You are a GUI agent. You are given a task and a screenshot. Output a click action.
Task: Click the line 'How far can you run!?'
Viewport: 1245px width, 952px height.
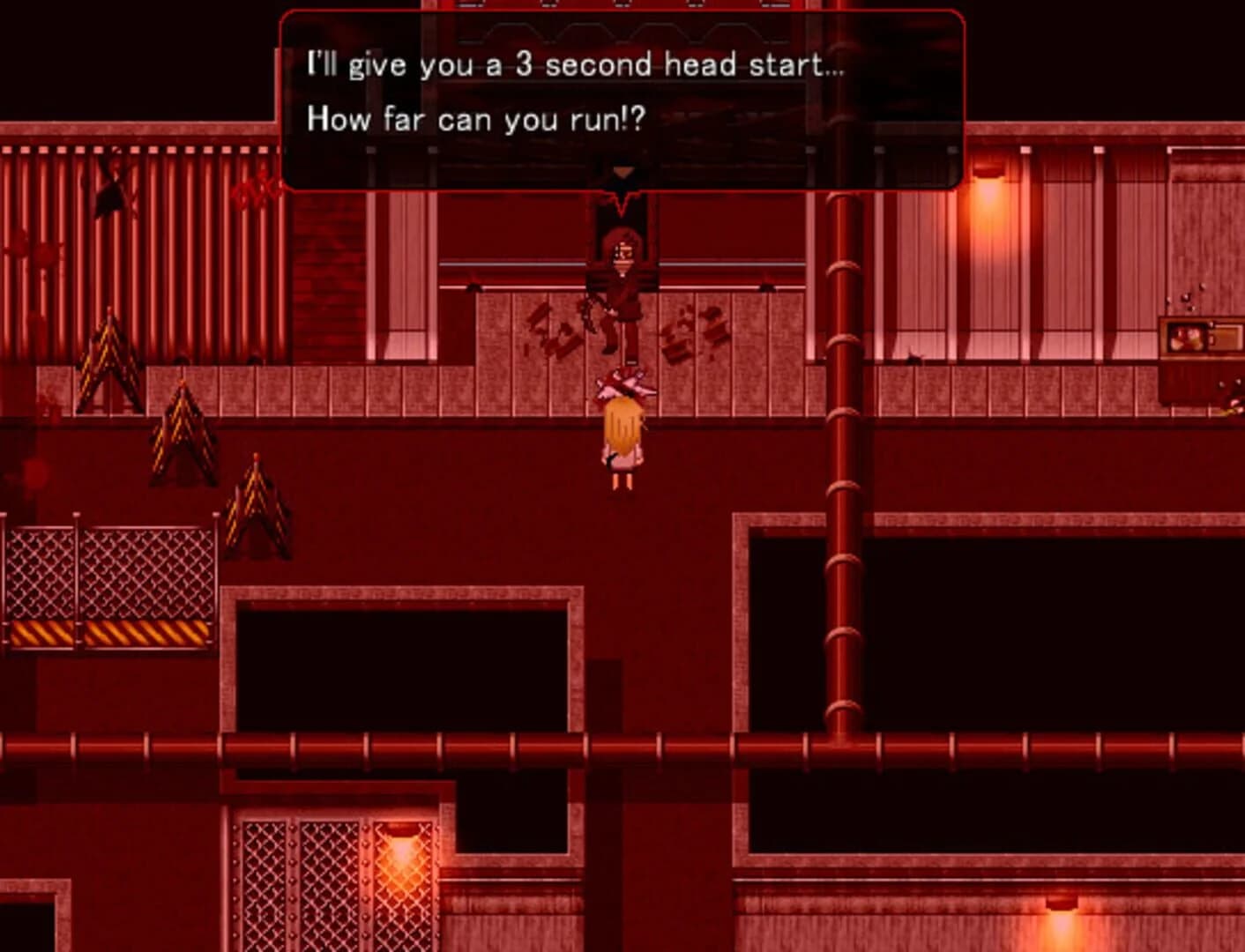coord(476,121)
